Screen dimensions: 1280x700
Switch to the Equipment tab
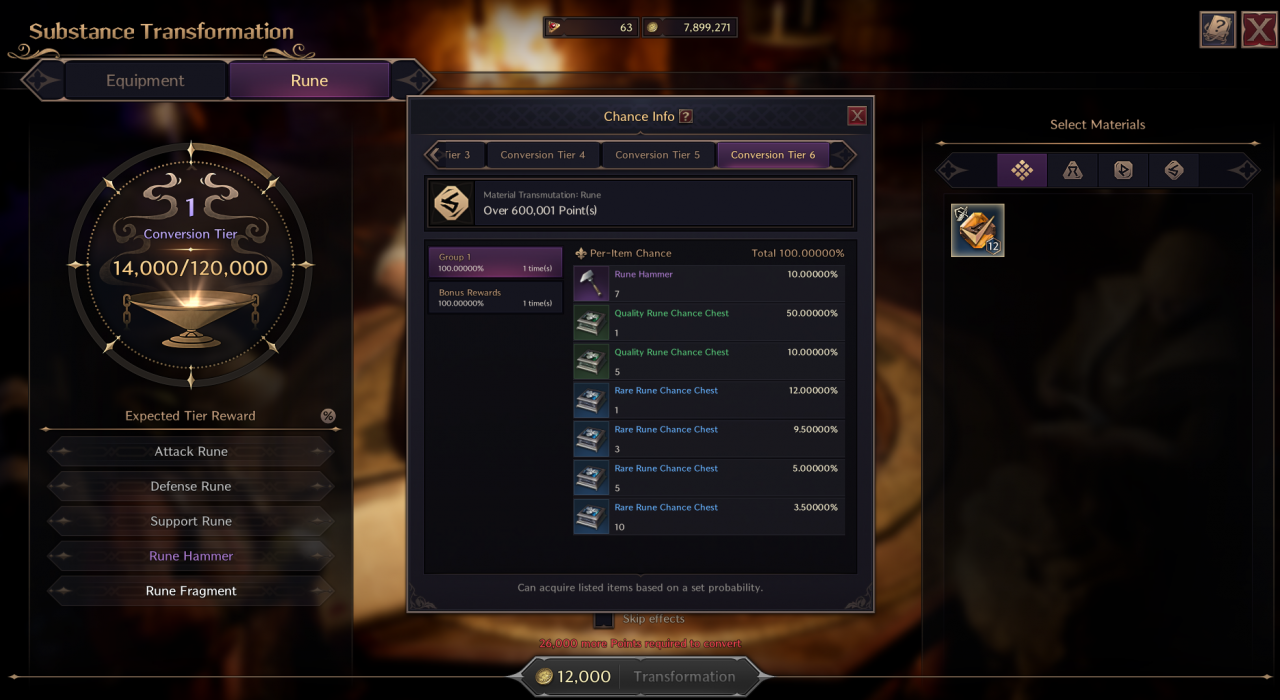pyautogui.click(x=145, y=81)
